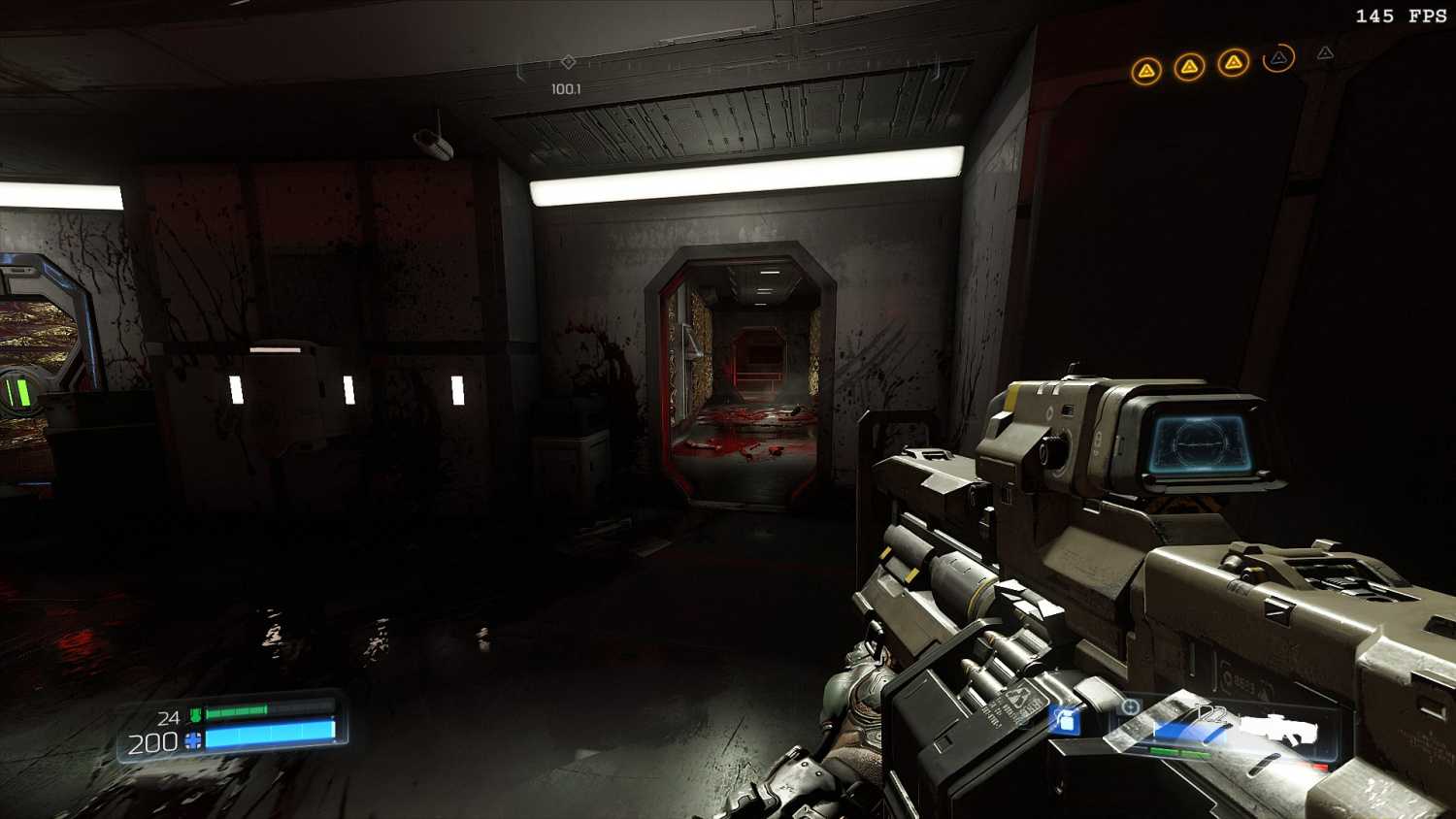The width and height of the screenshot is (1456, 819).
Task: Click the dim grey triangle icon without a ring
Action: [1325, 53]
